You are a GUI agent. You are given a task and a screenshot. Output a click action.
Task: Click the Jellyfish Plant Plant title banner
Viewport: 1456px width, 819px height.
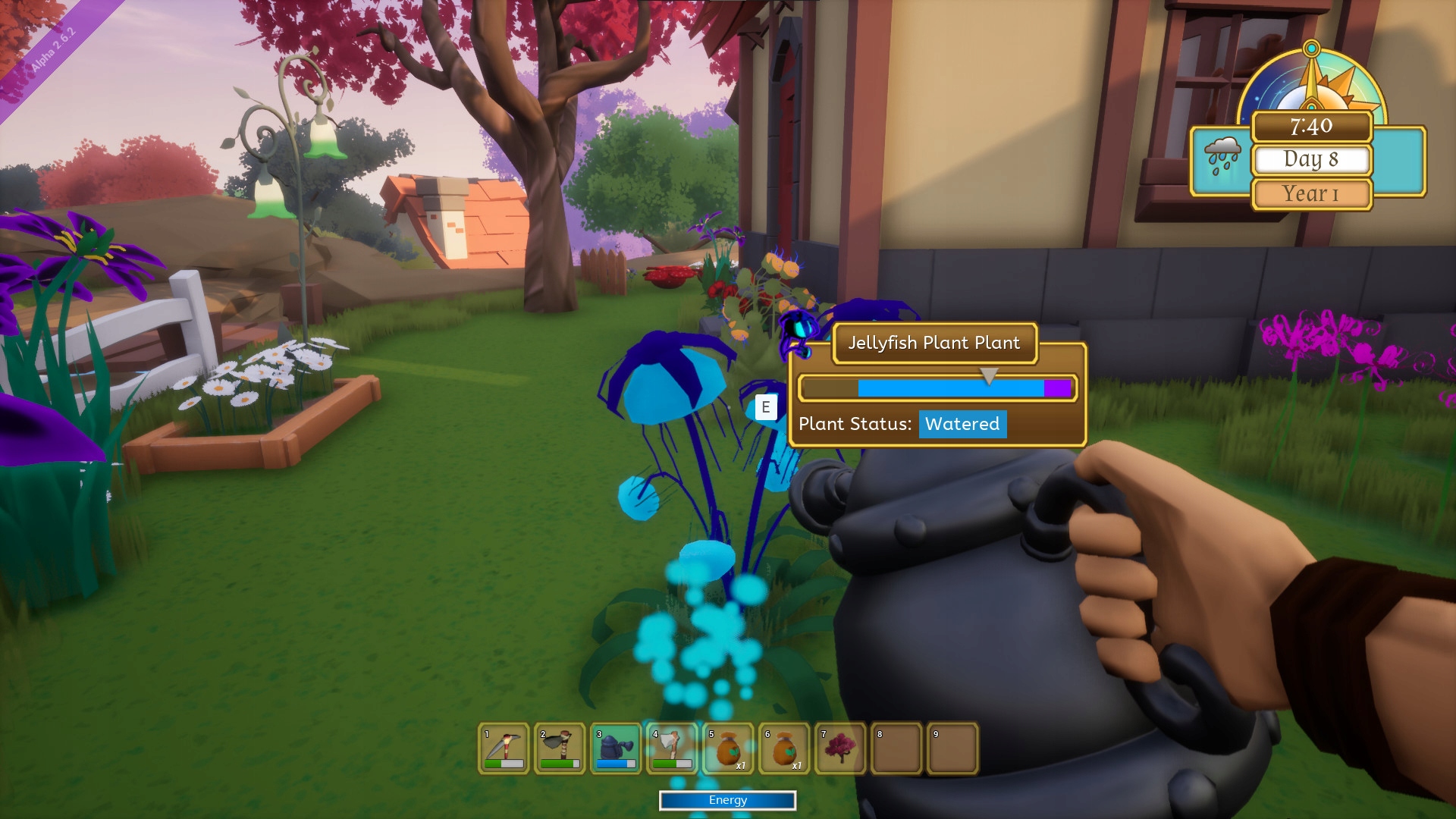pyautogui.click(x=935, y=343)
